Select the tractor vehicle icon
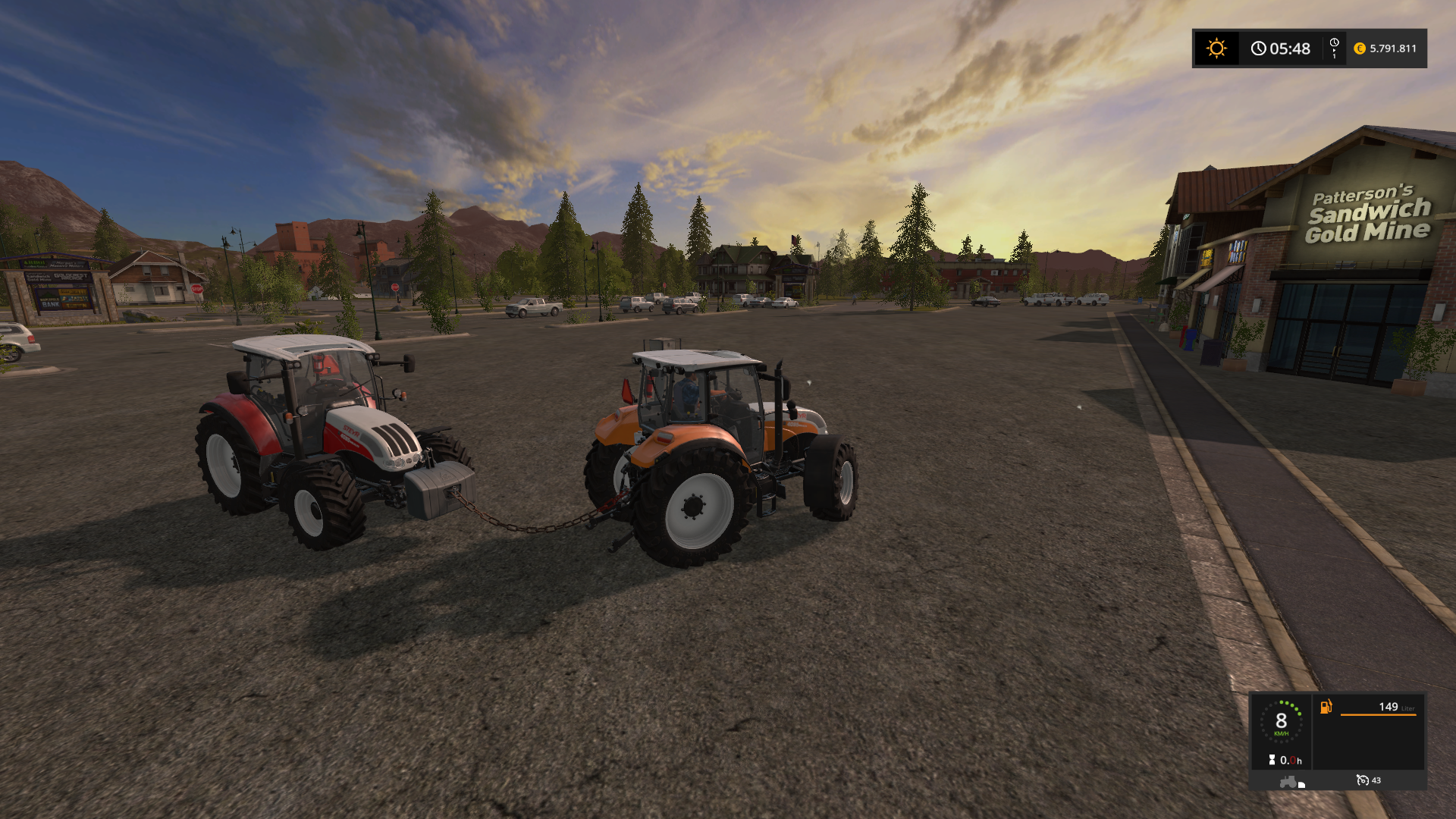1456x819 pixels. pos(1290,782)
